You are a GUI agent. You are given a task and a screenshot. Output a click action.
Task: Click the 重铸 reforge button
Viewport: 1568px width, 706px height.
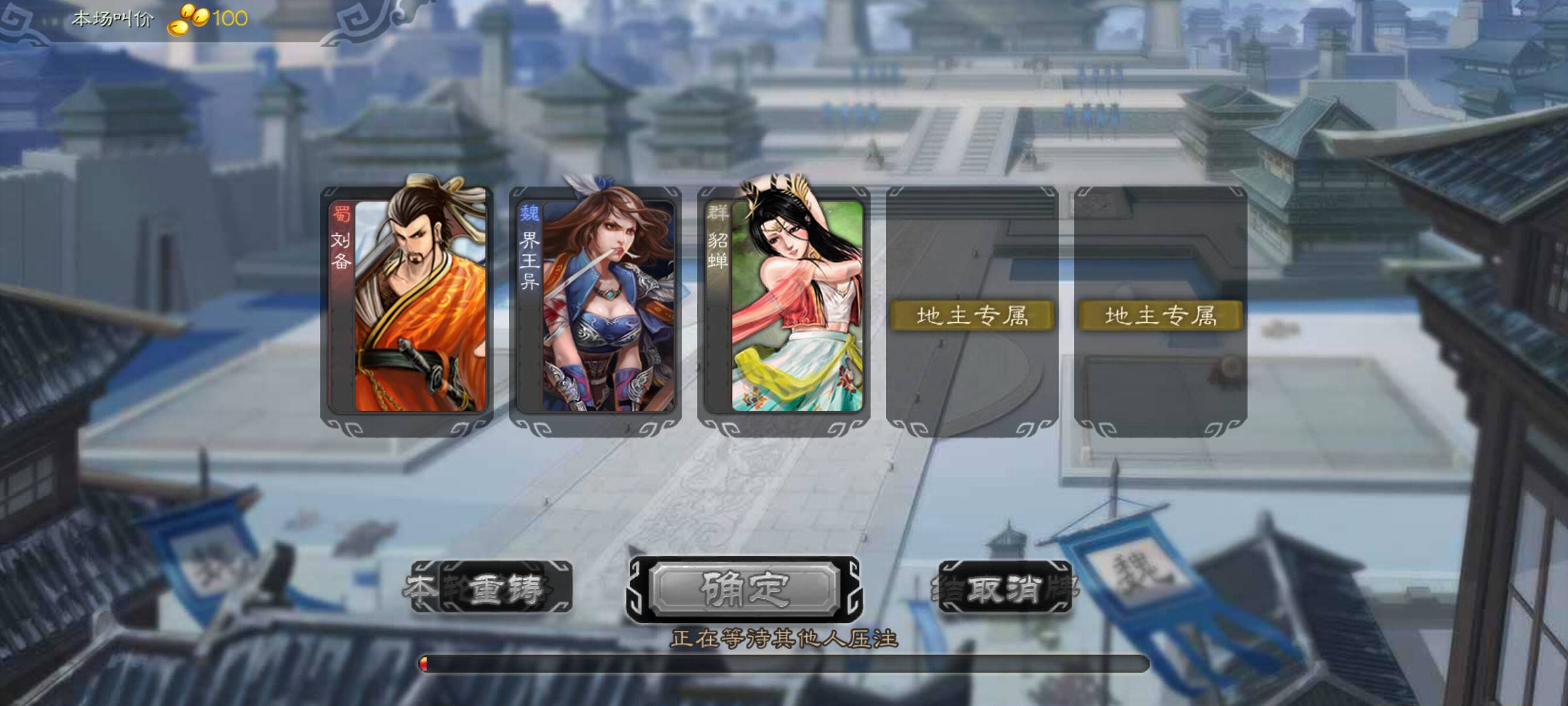pyautogui.click(x=493, y=588)
